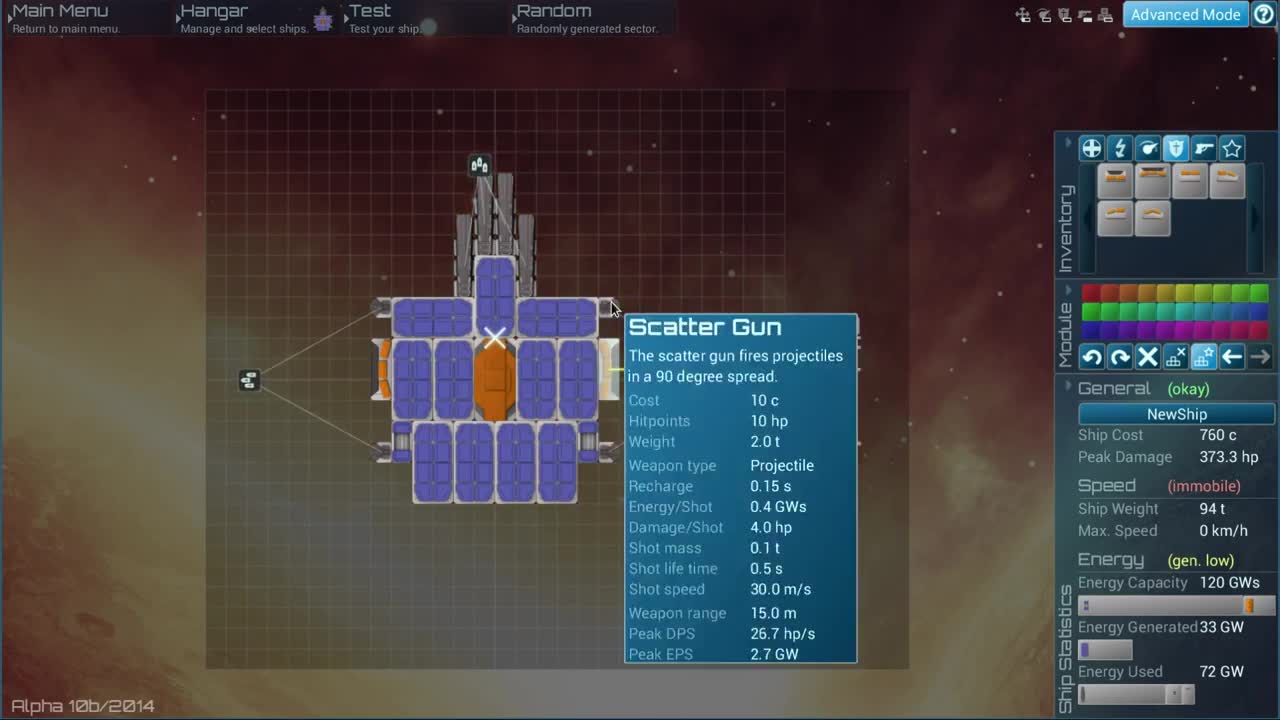Screen dimensions: 1280x720
Task: Open the question mark help button
Action: coord(1264,14)
